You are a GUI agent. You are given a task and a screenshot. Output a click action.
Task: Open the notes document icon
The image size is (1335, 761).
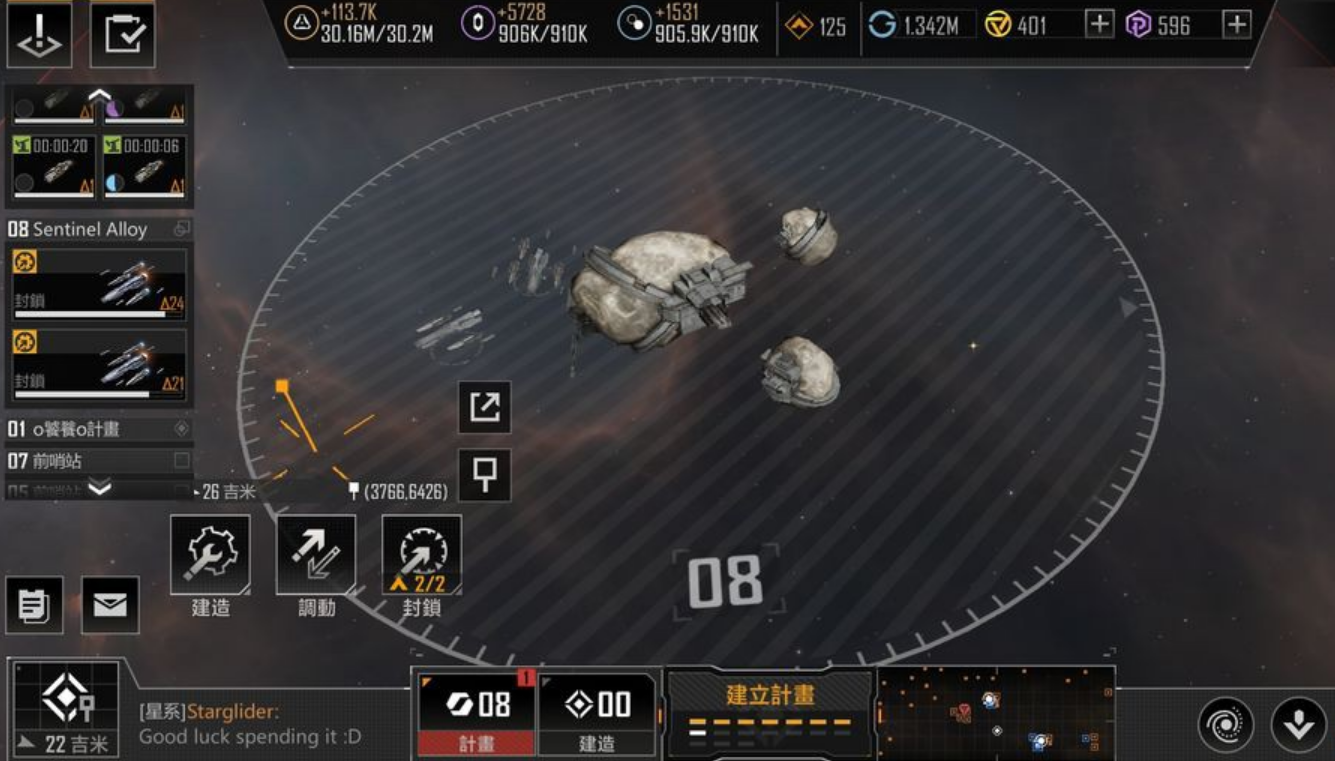[x=34, y=605]
